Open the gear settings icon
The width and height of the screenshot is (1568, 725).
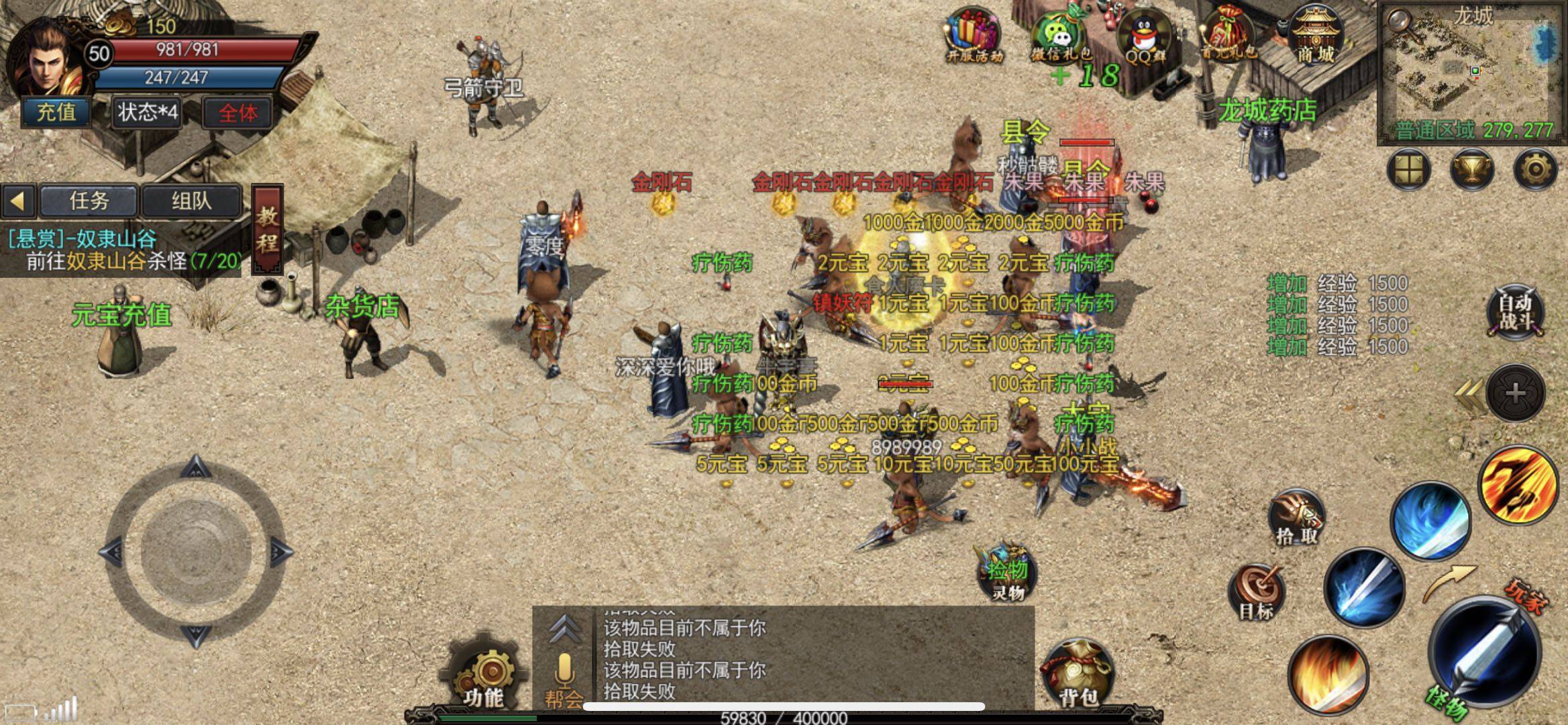tap(1535, 168)
